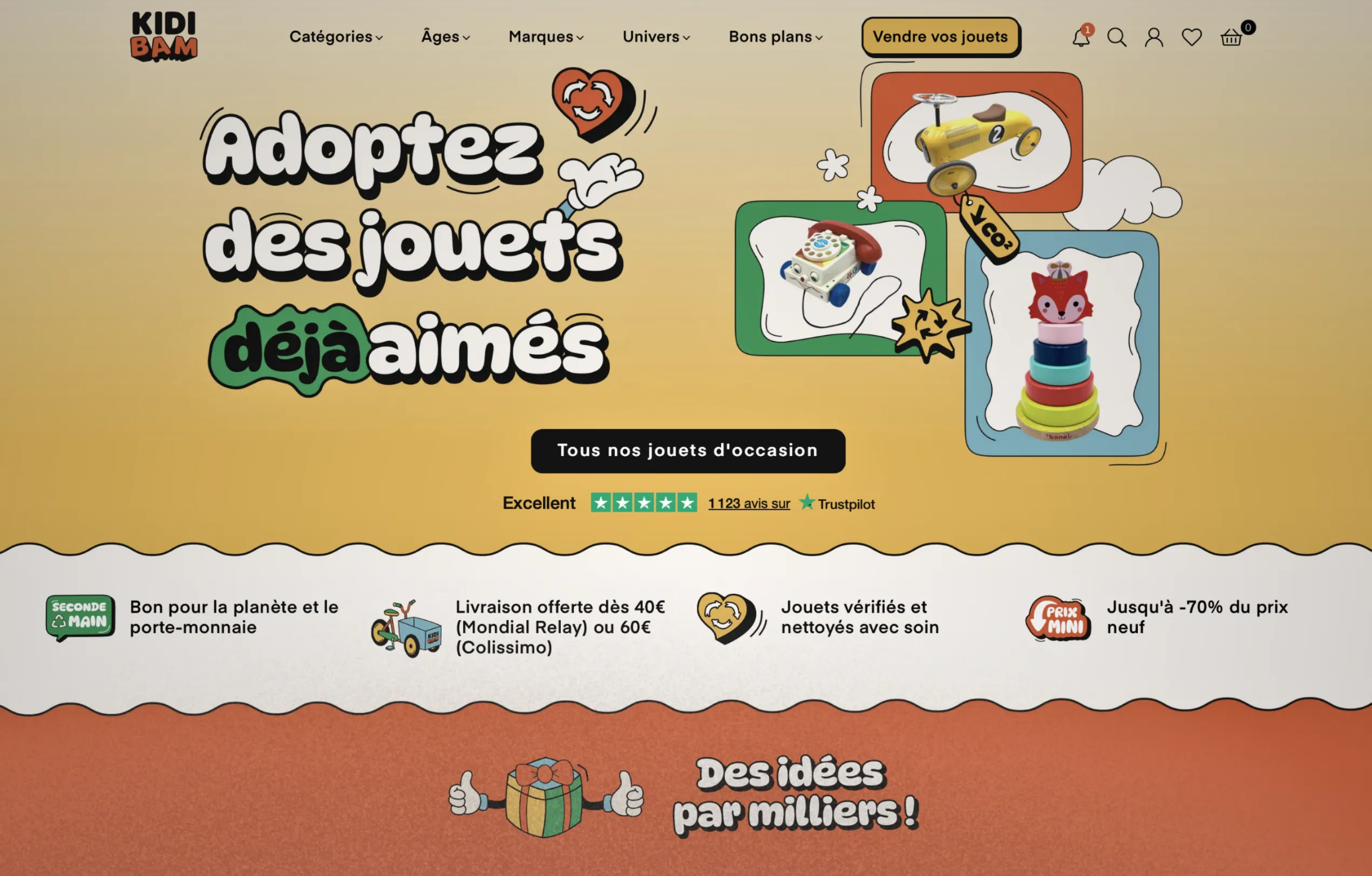Click 'Tous nos jouets d'occasion'
This screenshot has height=876, width=1372.
tap(687, 450)
